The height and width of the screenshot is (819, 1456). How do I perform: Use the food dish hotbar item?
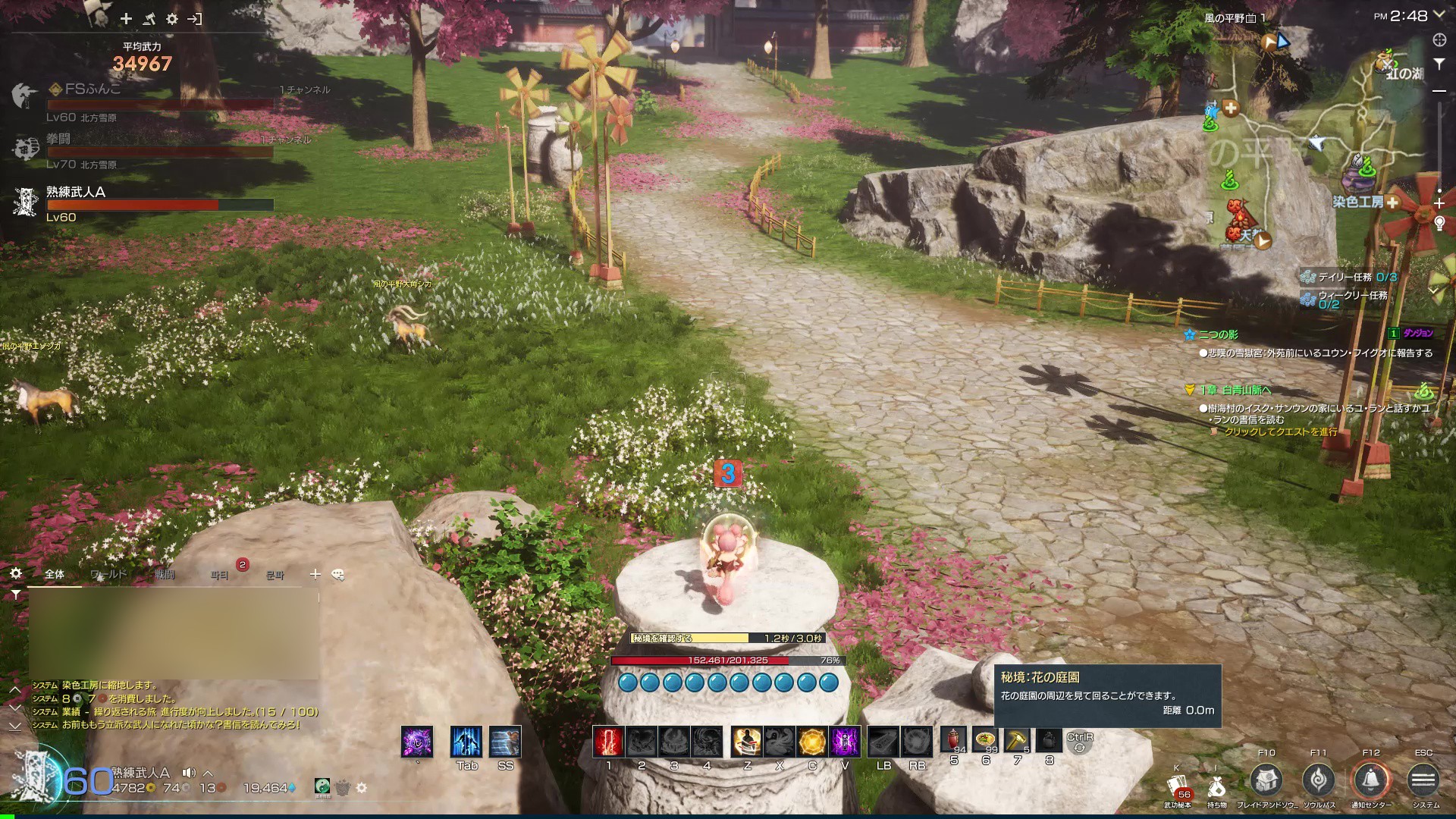985,739
